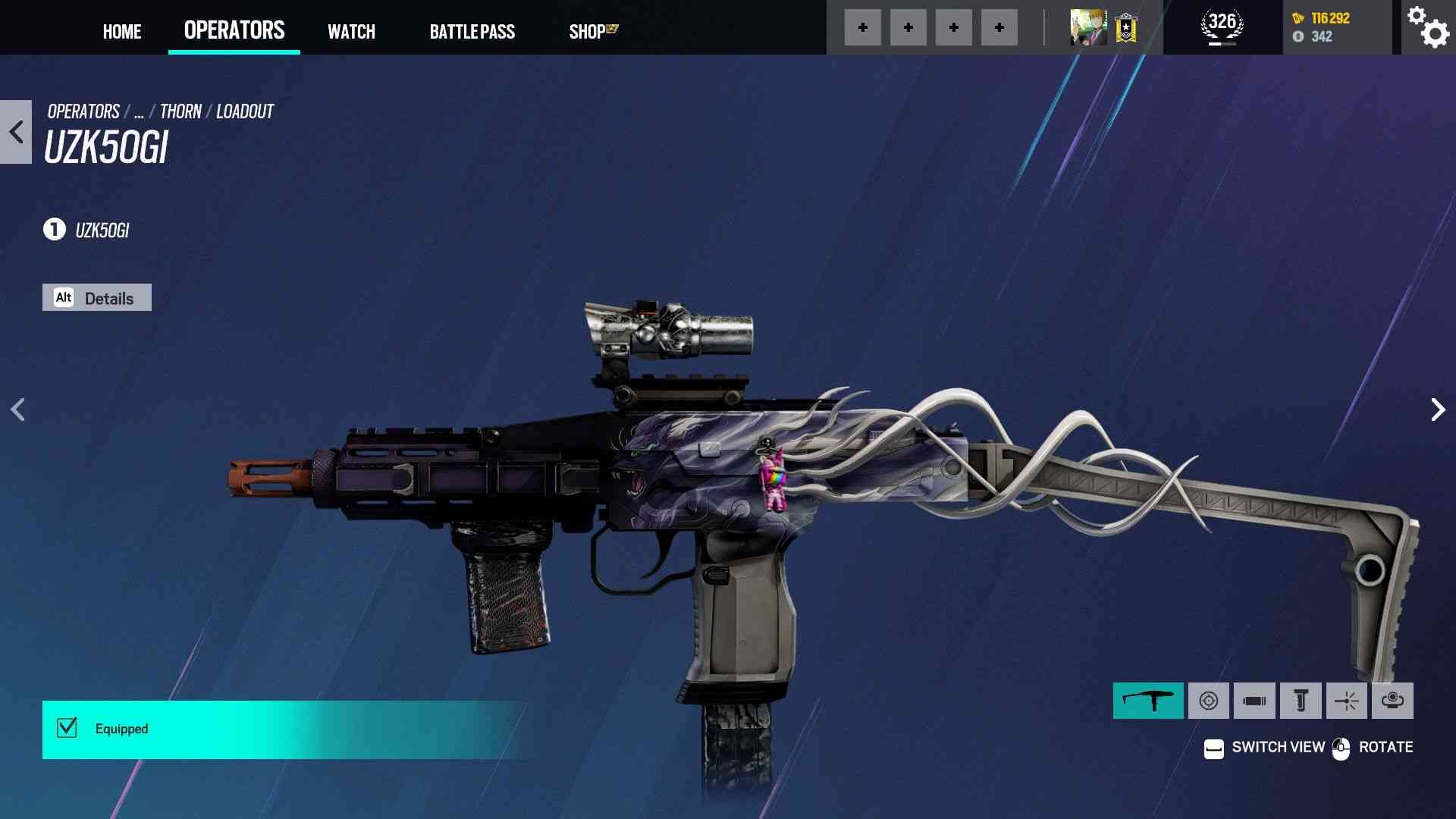Select the weapon skin category icon
The width and height of the screenshot is (1456, 819).
(x=1148, y=701)
